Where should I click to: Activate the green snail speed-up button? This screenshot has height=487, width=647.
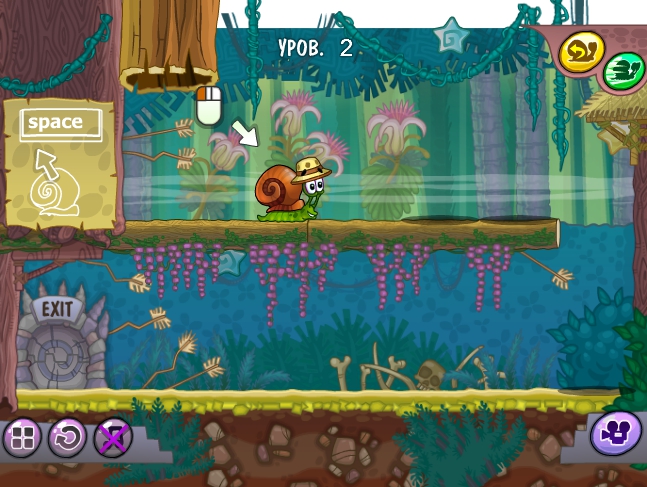click(624, 72)
